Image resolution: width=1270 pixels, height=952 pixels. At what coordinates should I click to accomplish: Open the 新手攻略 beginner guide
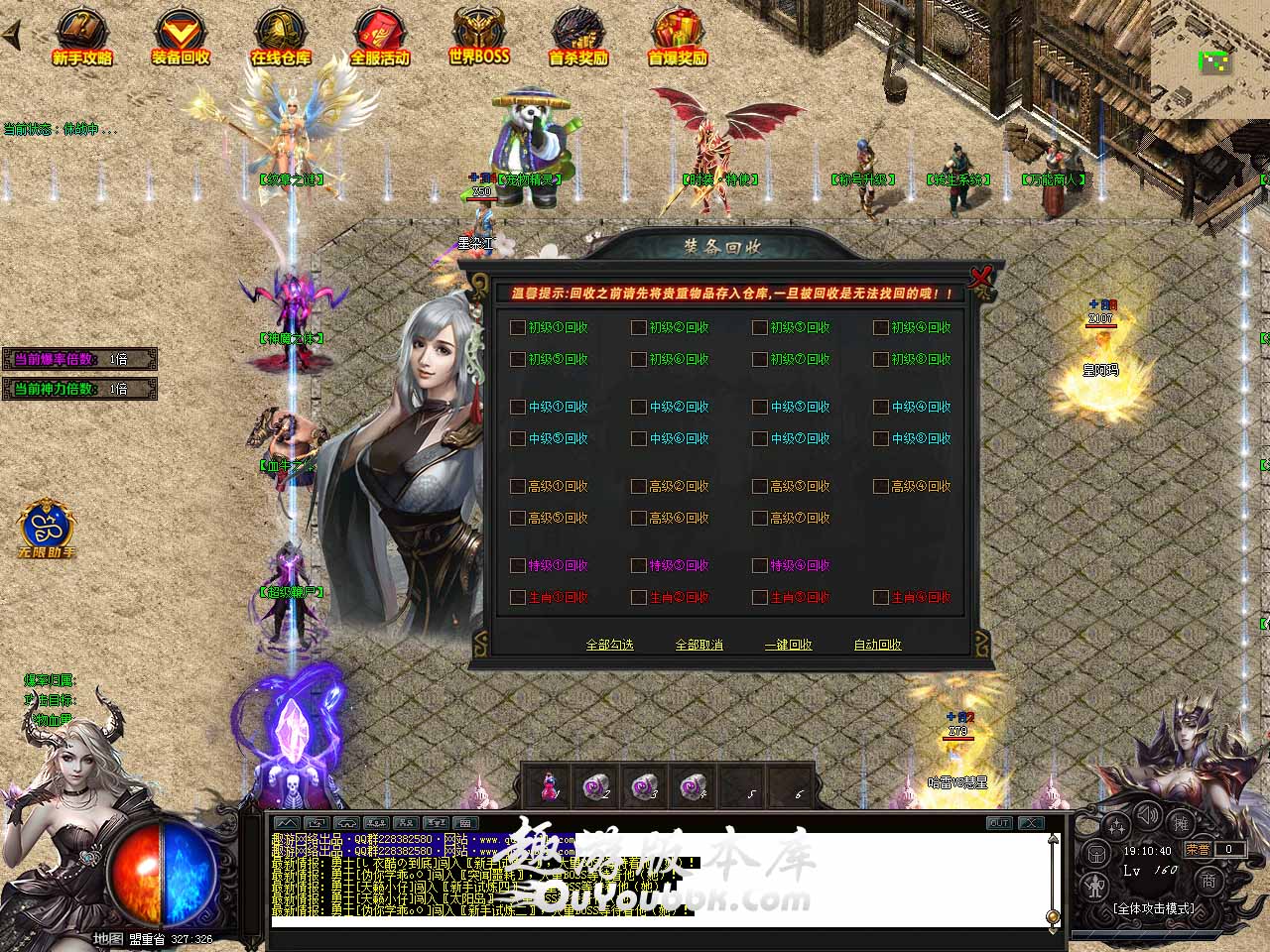point(81,38)
